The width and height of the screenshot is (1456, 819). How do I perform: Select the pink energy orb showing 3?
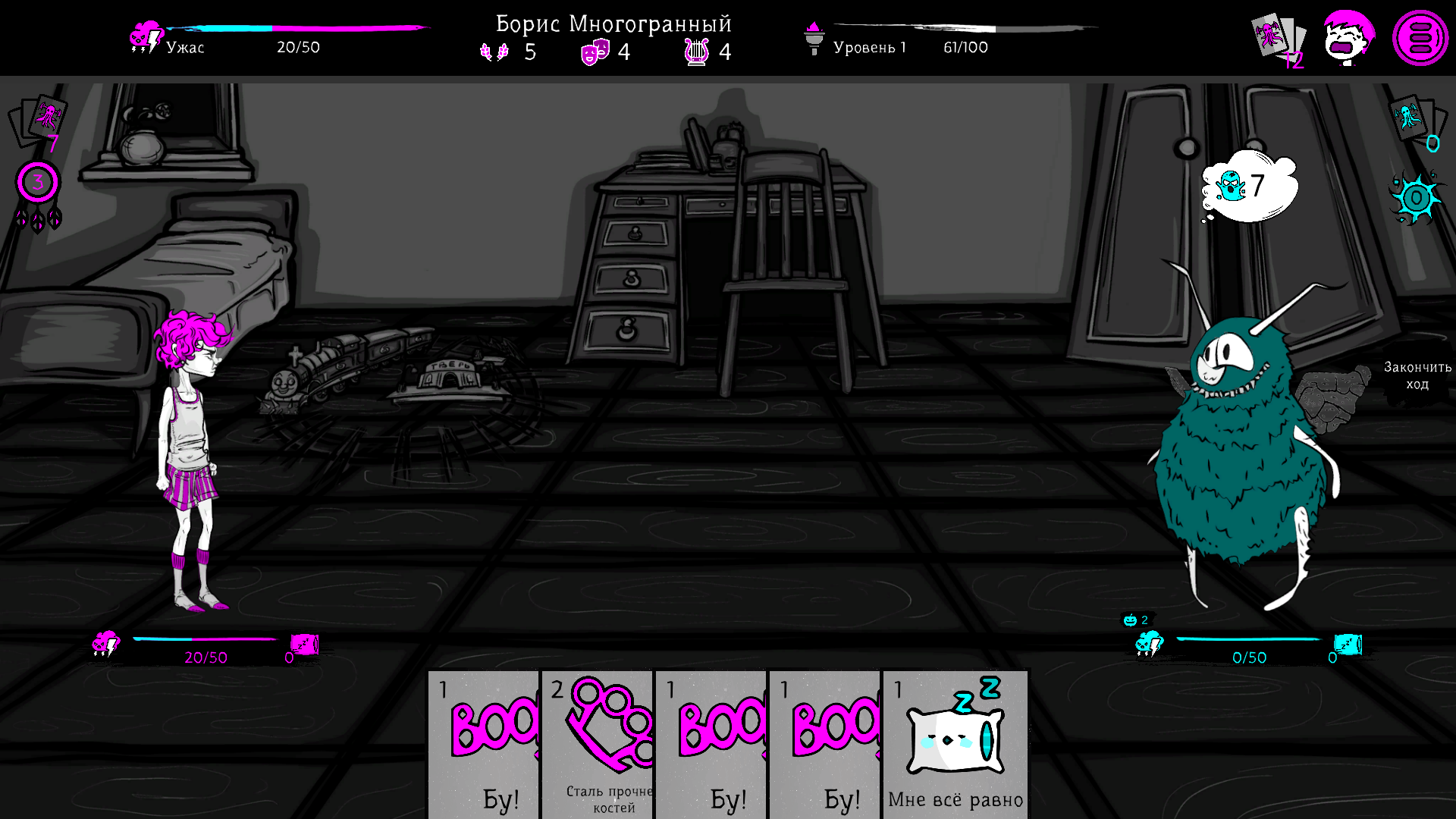[37, 183]
